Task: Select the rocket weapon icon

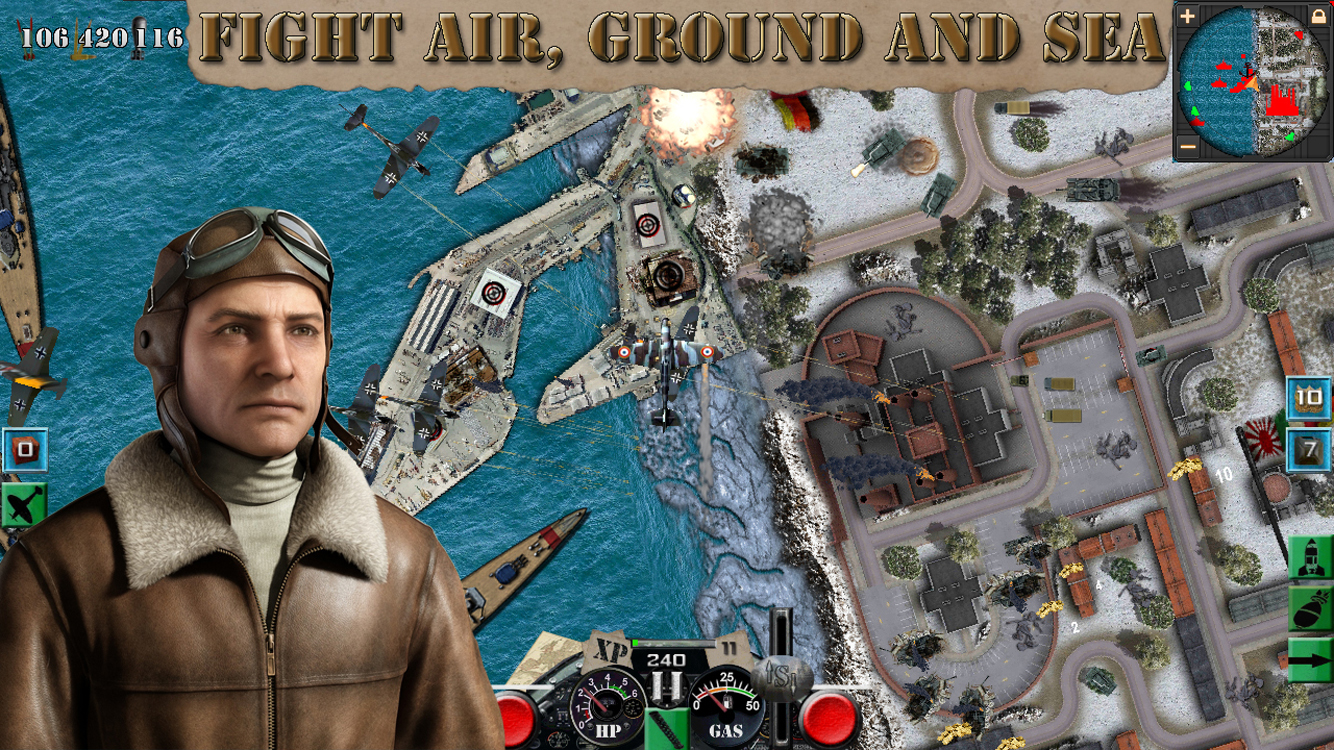Action: pyautogui.click(x=1308, y=557)
